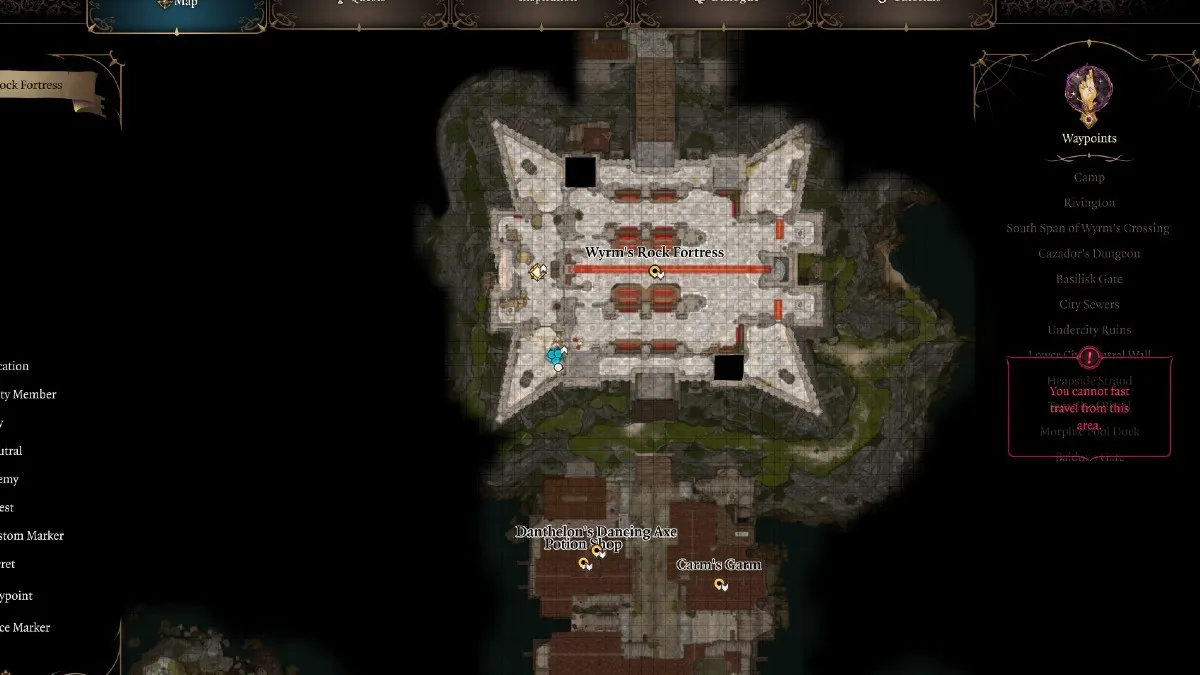Select the yellow quest marker in the fortress
This screenshot has width=1200, height=675.
coord(537,271)
